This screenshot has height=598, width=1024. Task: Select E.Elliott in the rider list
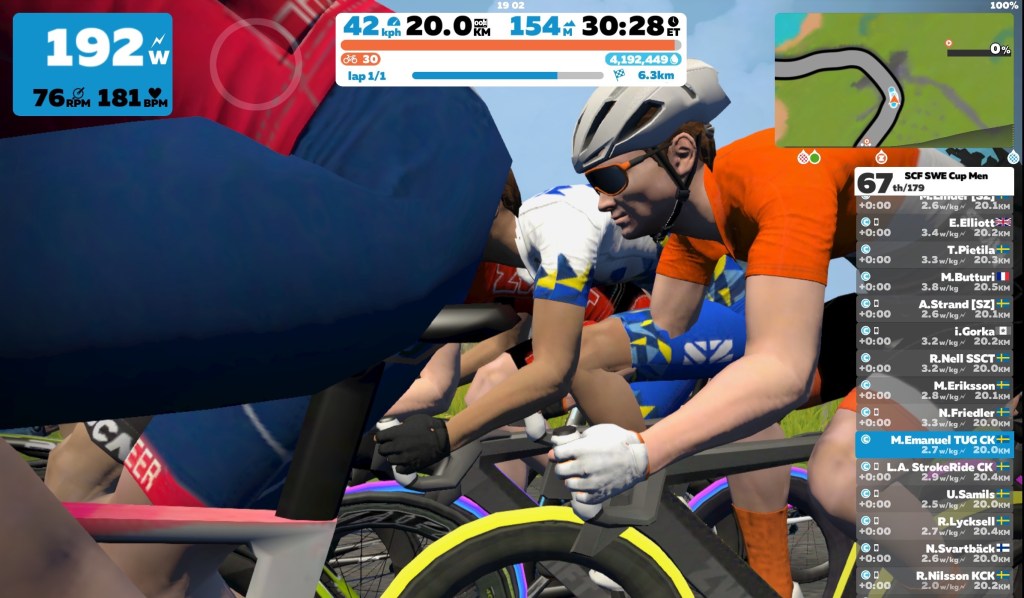(x=934, y=227)
